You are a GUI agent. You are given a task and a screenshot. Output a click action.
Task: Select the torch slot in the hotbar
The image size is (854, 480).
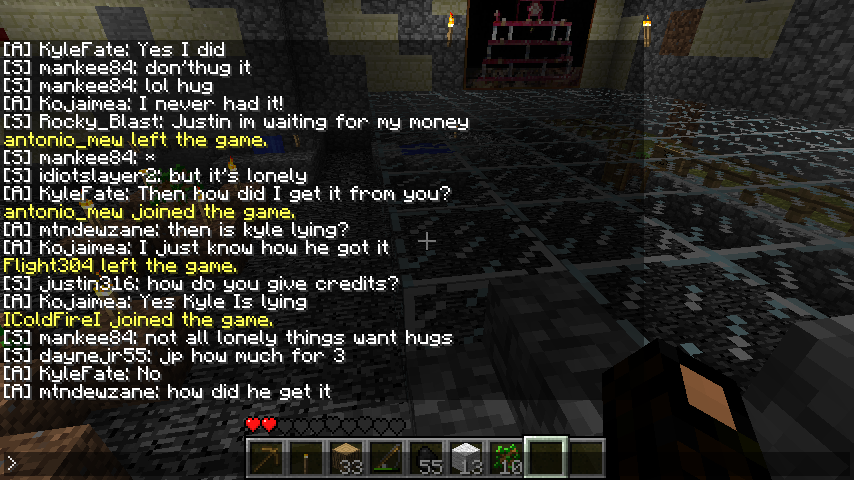click(306, 459)
